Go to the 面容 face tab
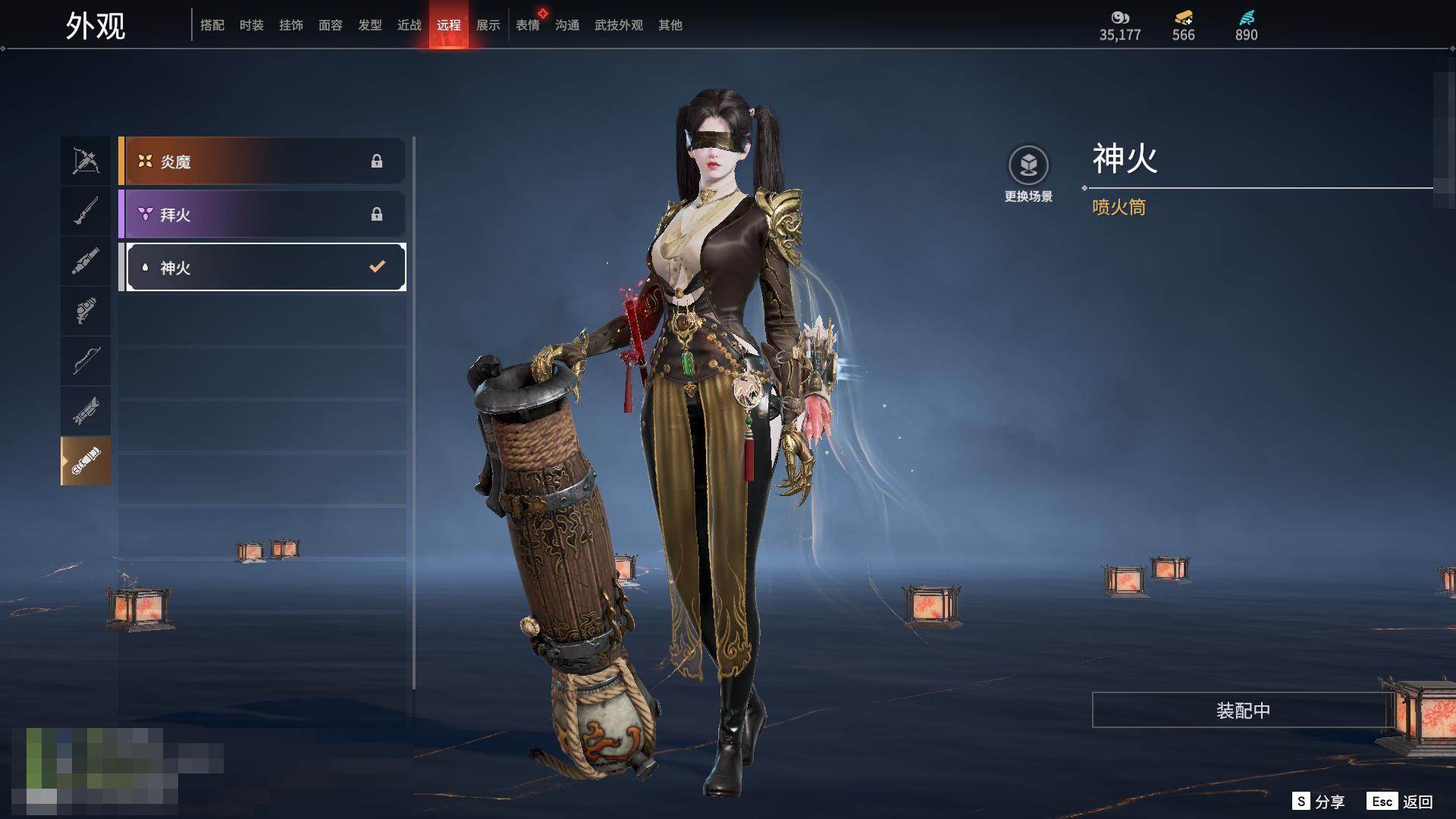 point(331,25)
